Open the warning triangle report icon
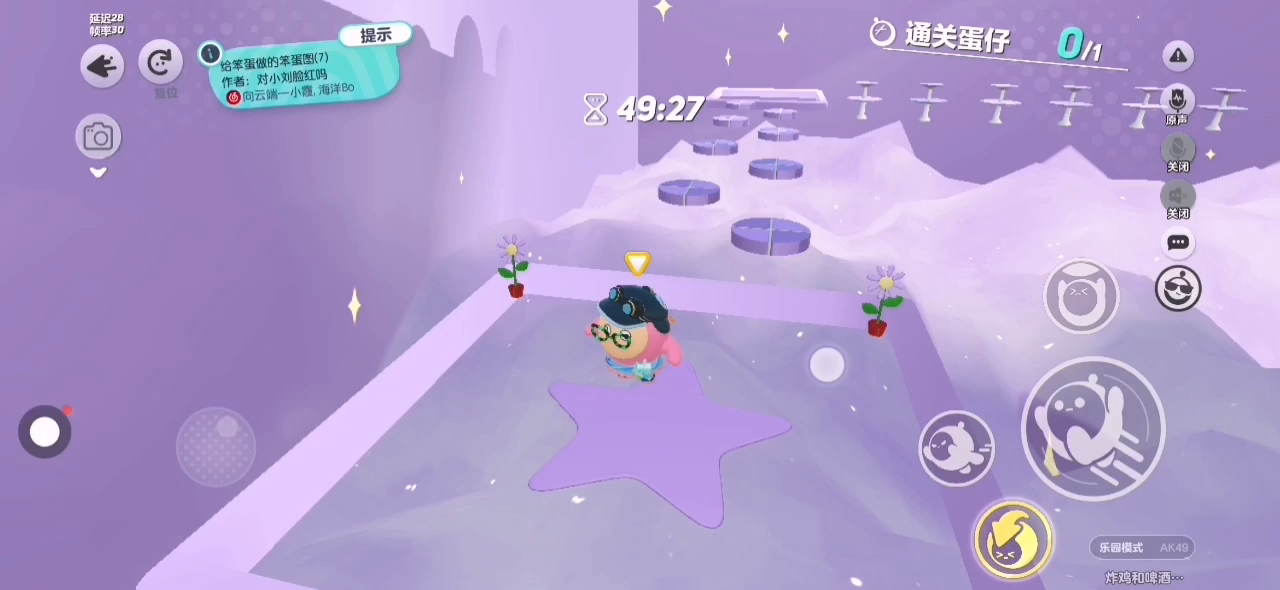Image resolution: width=1280 pixels, height=590 pixels. click(1178, 56)
